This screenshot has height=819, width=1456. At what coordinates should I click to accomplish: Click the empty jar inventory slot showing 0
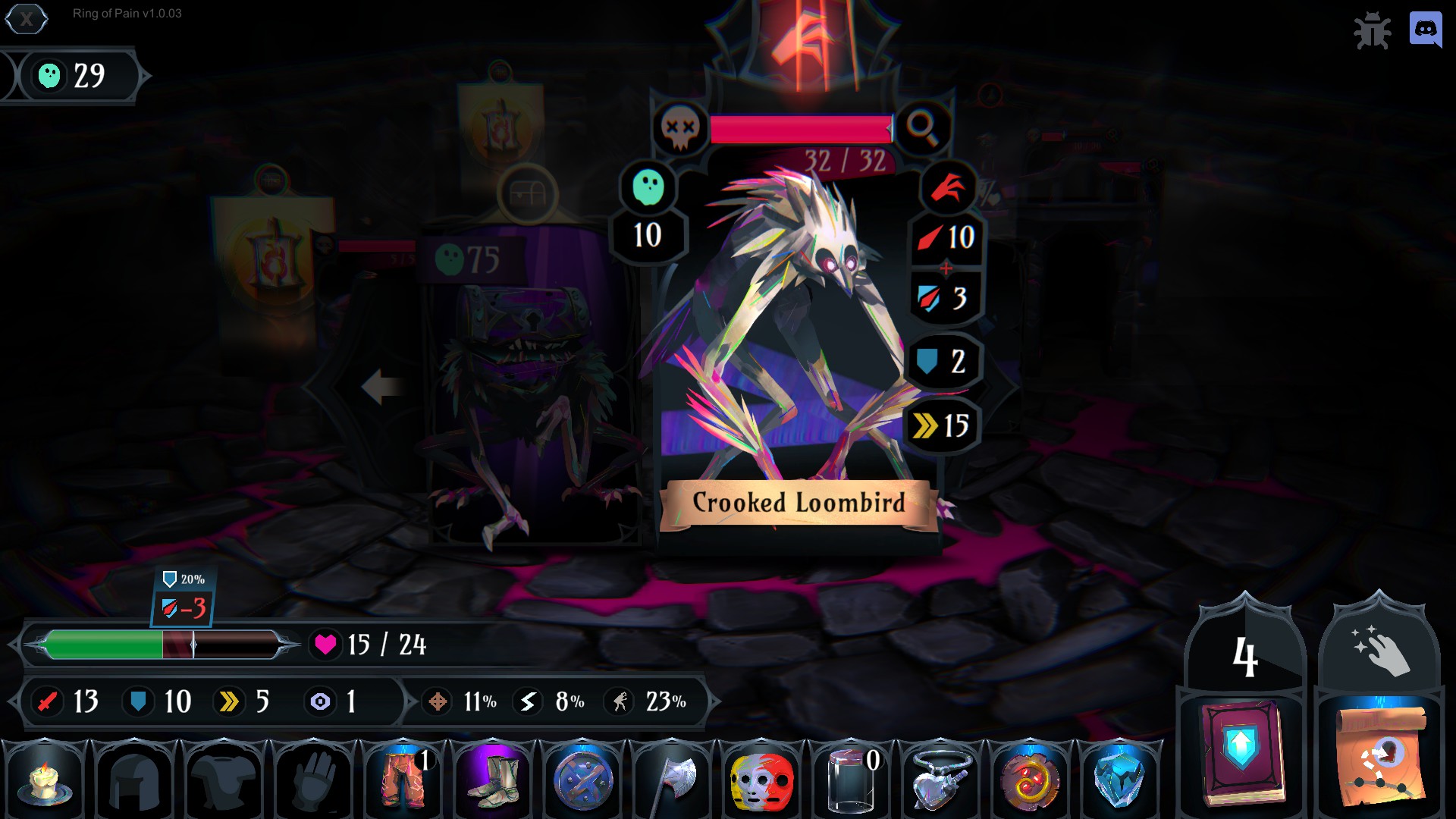pyautogui.click(x=851, y=781)
